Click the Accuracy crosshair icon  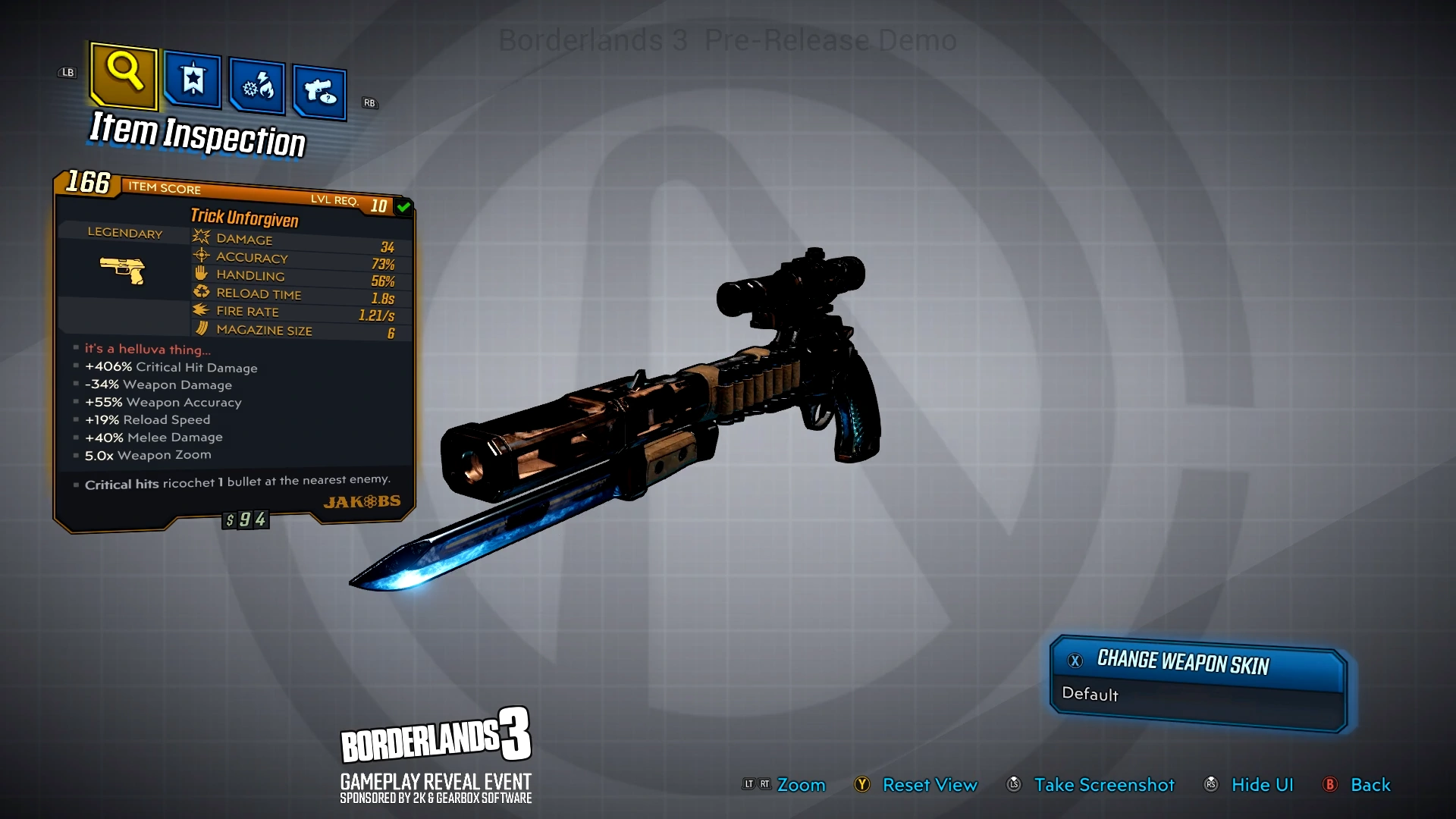(200, 256)
